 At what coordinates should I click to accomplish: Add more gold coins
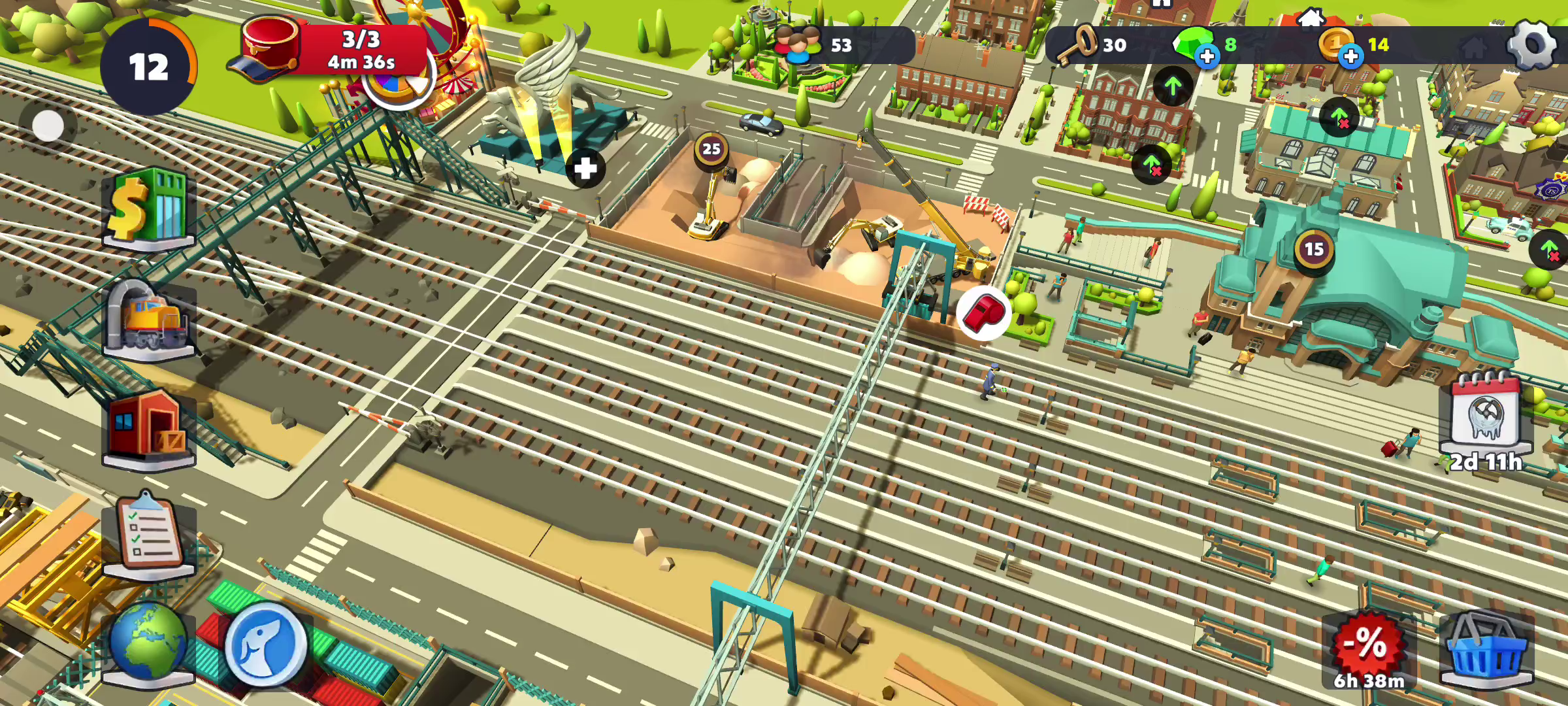[x=1350, y=56]
